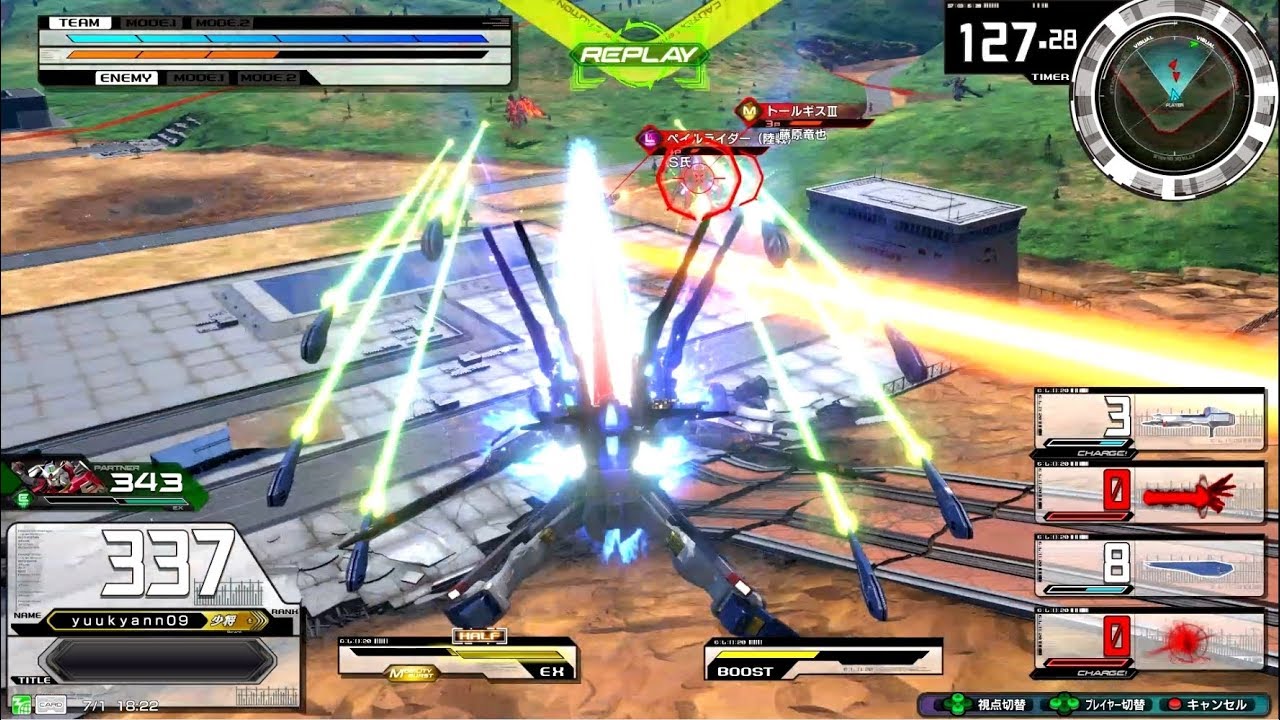This screenshot has width=1280, height=720.
Task: Choose the blue funnel weapon slot
Action: point(1150,566)
